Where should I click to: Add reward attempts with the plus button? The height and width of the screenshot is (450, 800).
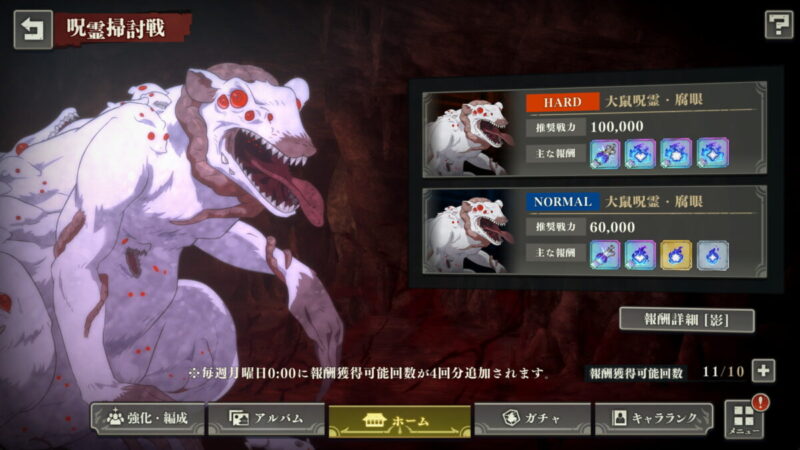pos(763,371)
